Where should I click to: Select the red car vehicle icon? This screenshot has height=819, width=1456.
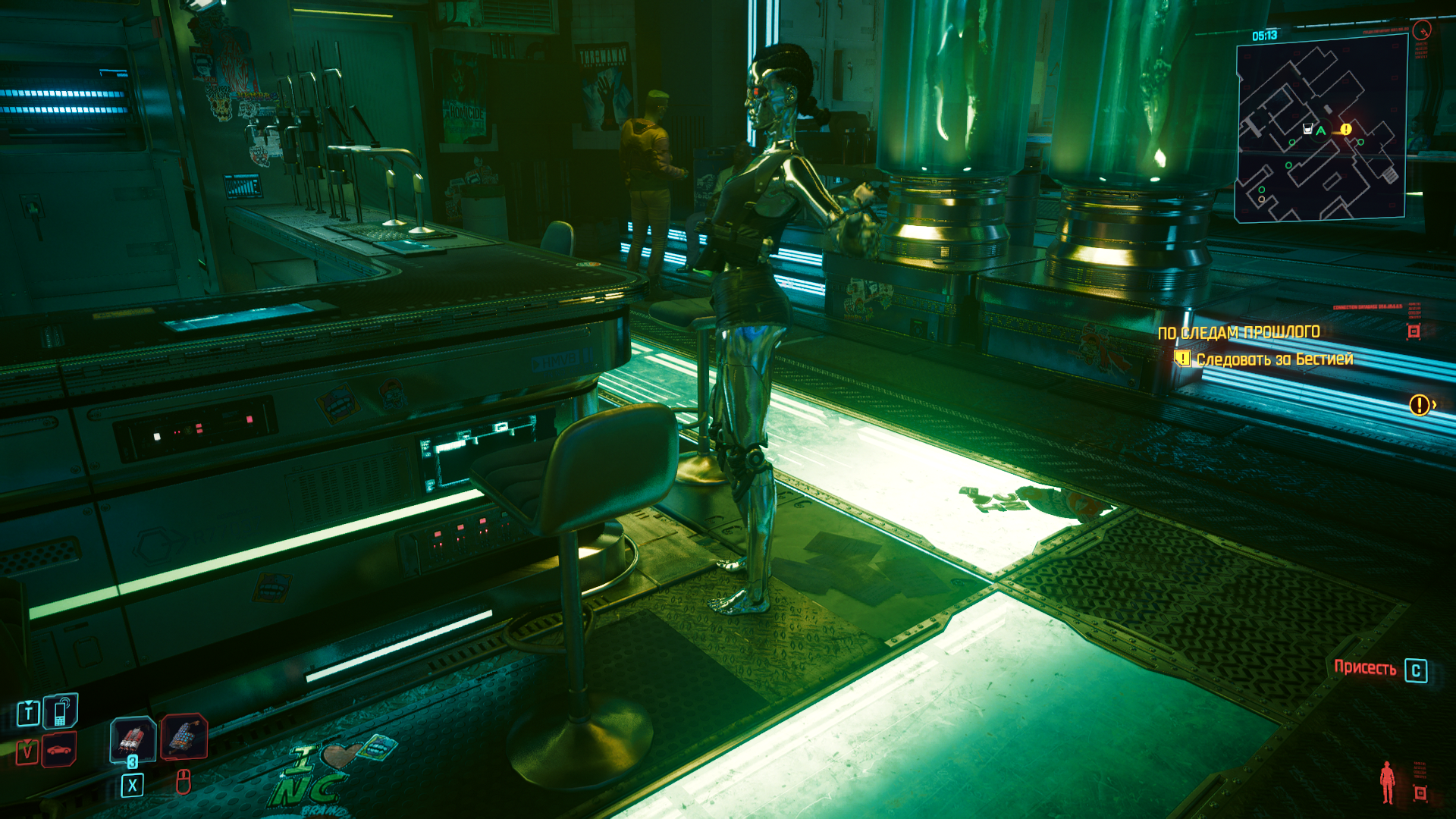pos(59,750)
